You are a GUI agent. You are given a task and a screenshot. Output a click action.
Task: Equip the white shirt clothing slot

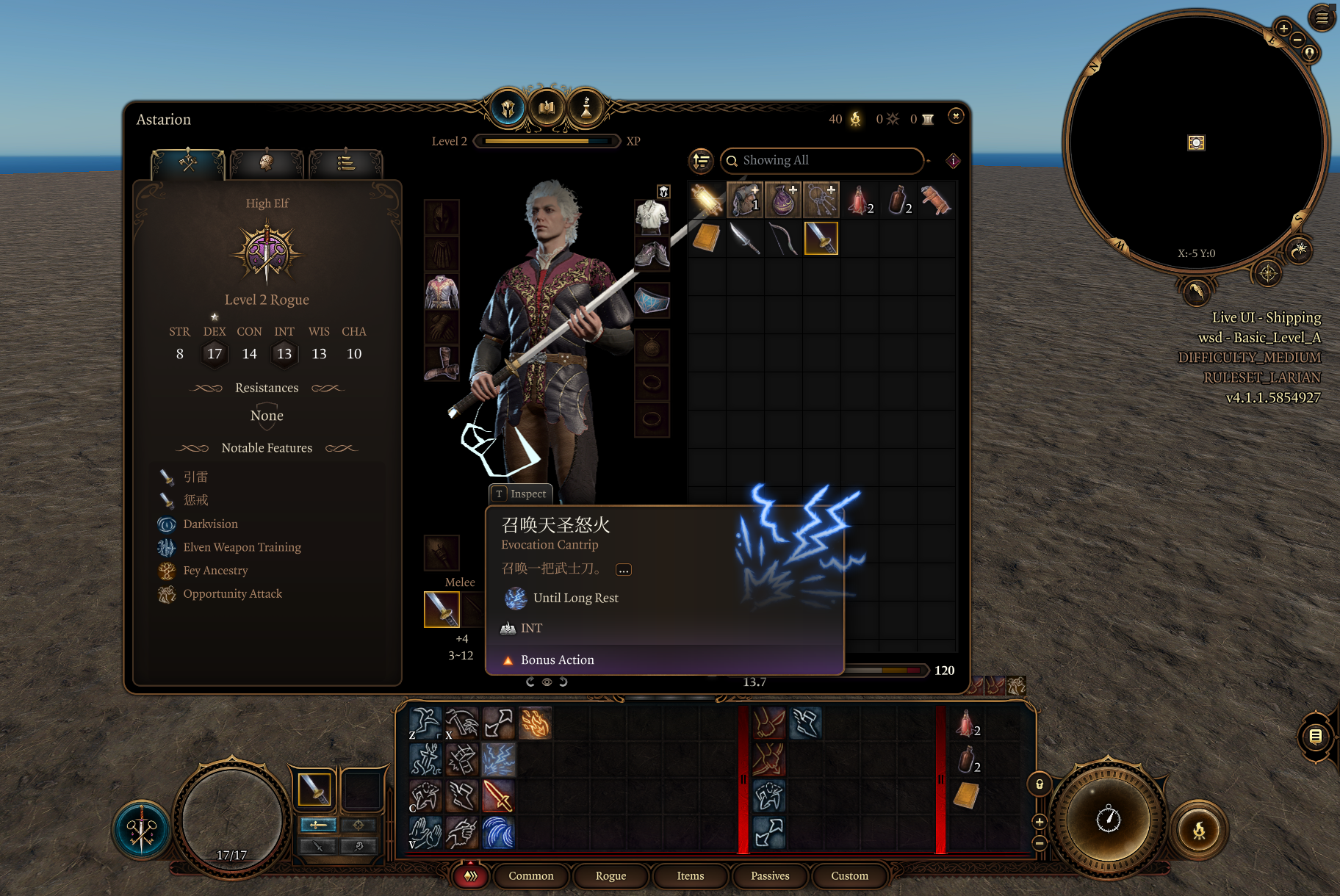652,217
